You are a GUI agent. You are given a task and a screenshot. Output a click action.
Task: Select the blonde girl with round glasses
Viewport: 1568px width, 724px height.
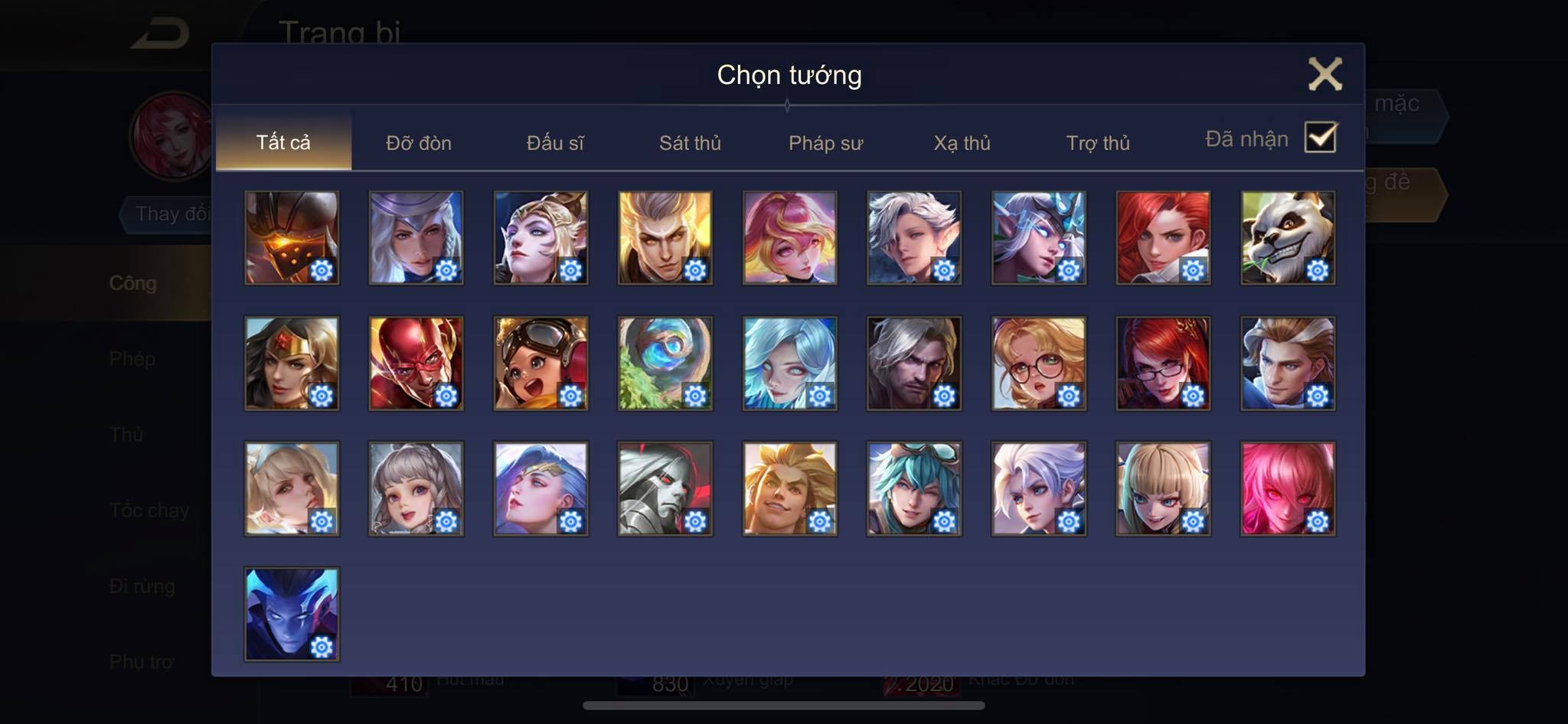pyautogui.click(x=1038, y=363)
